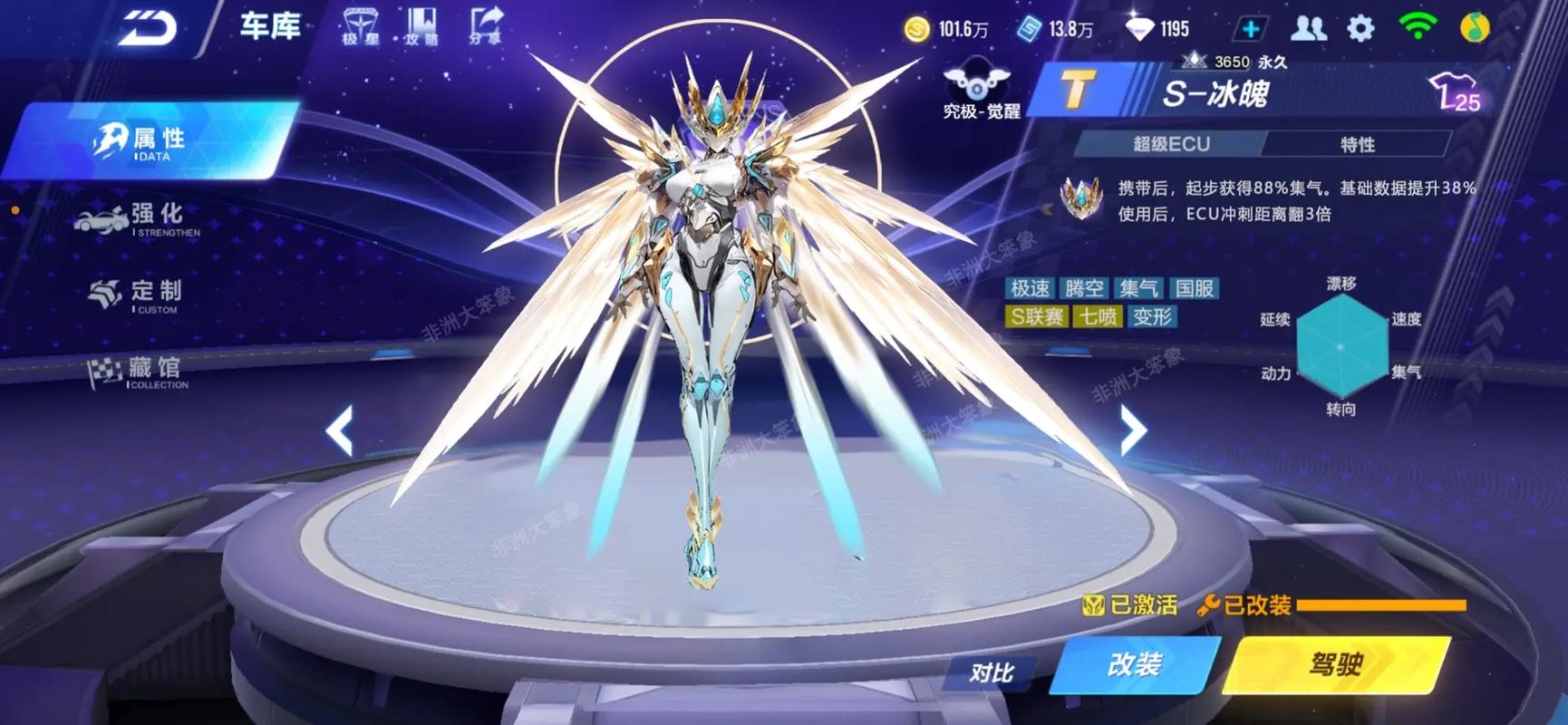Show the previous car with left arrow
Screen dimensions: 1568x725
[x=340, y=430]
